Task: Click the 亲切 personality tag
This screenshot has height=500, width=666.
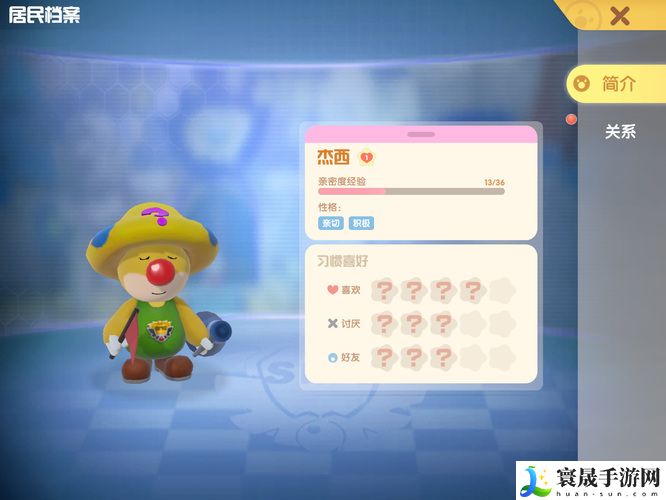Action: [331, 223]
